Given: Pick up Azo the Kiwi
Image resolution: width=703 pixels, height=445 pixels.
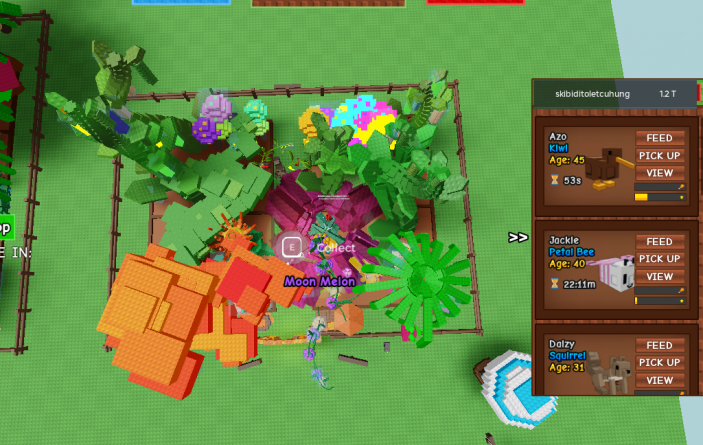Looking at the screenshot, I should tap(659, 155).
